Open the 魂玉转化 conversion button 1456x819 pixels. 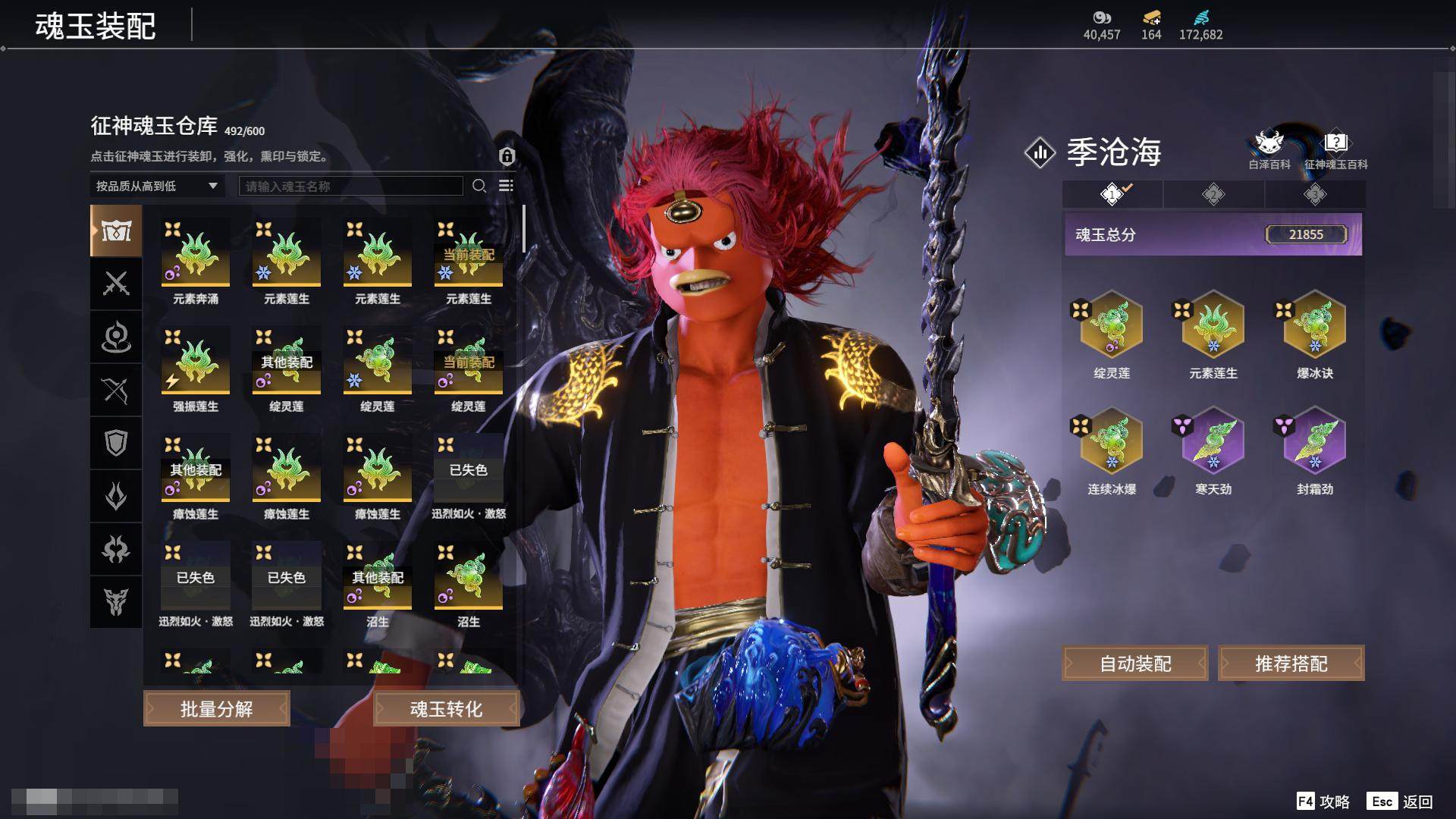coord(446,709)
